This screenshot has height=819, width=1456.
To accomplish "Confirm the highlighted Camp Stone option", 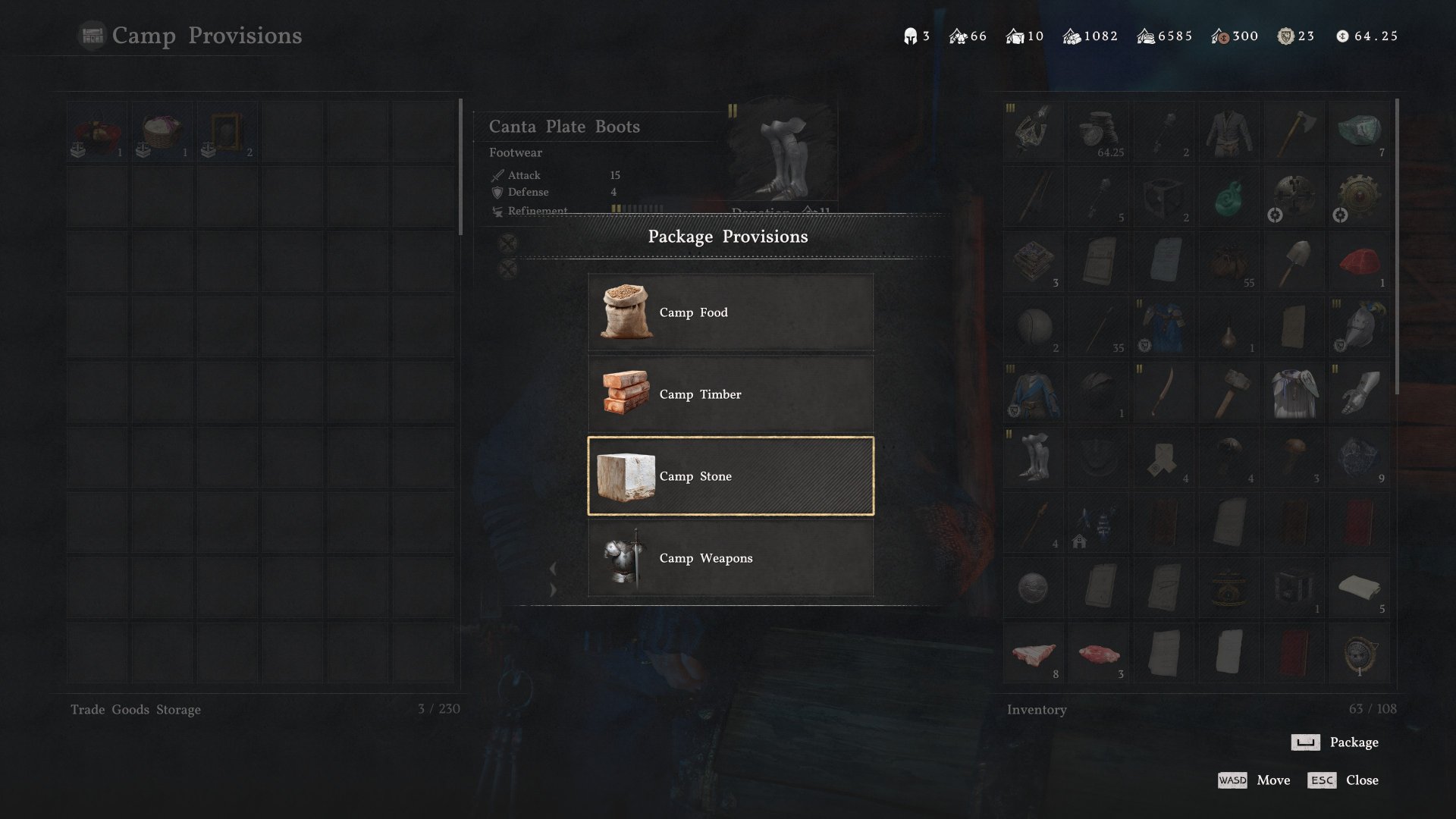I will [730, 476].
